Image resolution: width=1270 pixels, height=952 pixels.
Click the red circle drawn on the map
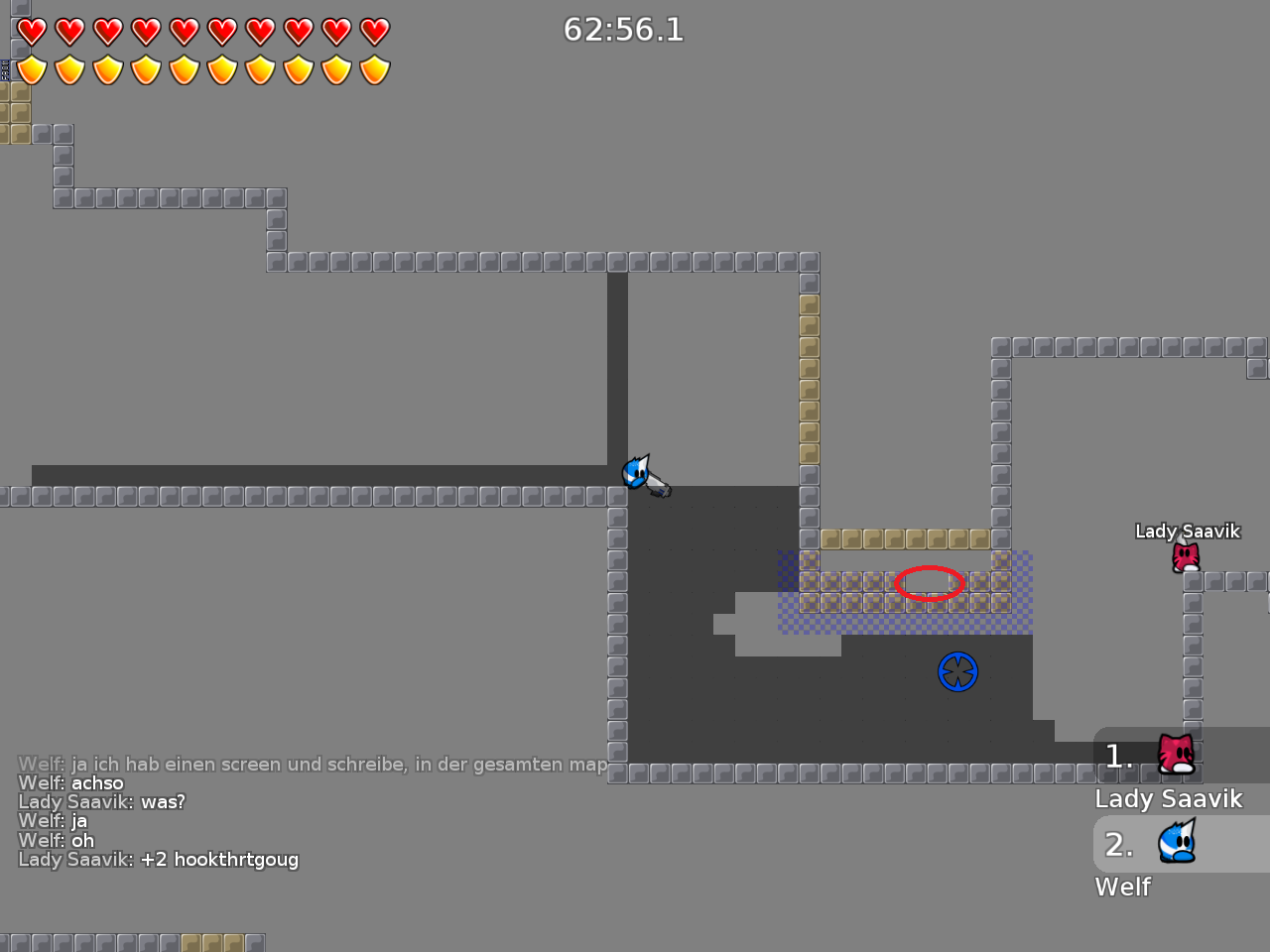pos(930,584)
